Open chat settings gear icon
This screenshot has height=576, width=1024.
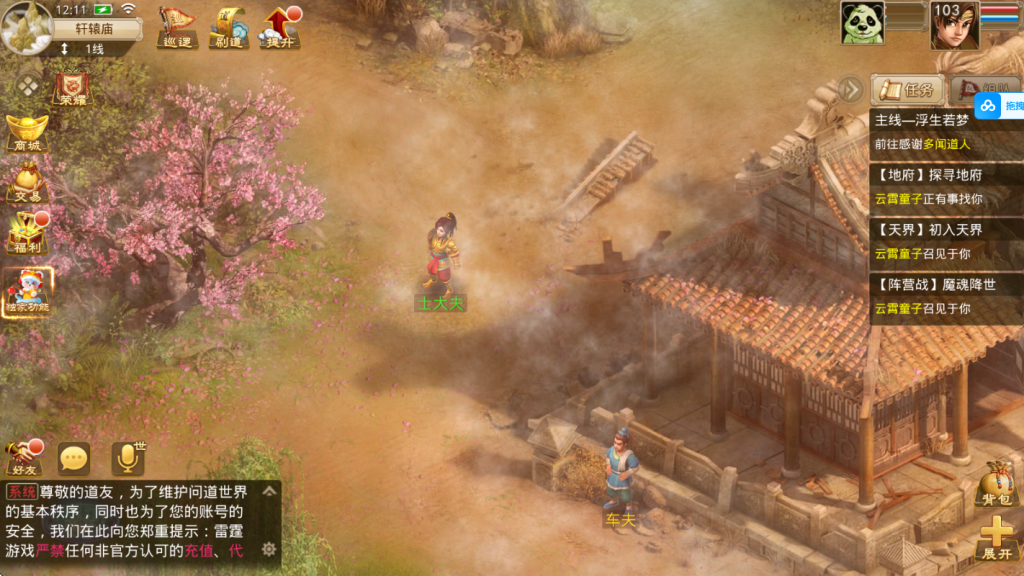pyautogui.click(x=269, y=549)
